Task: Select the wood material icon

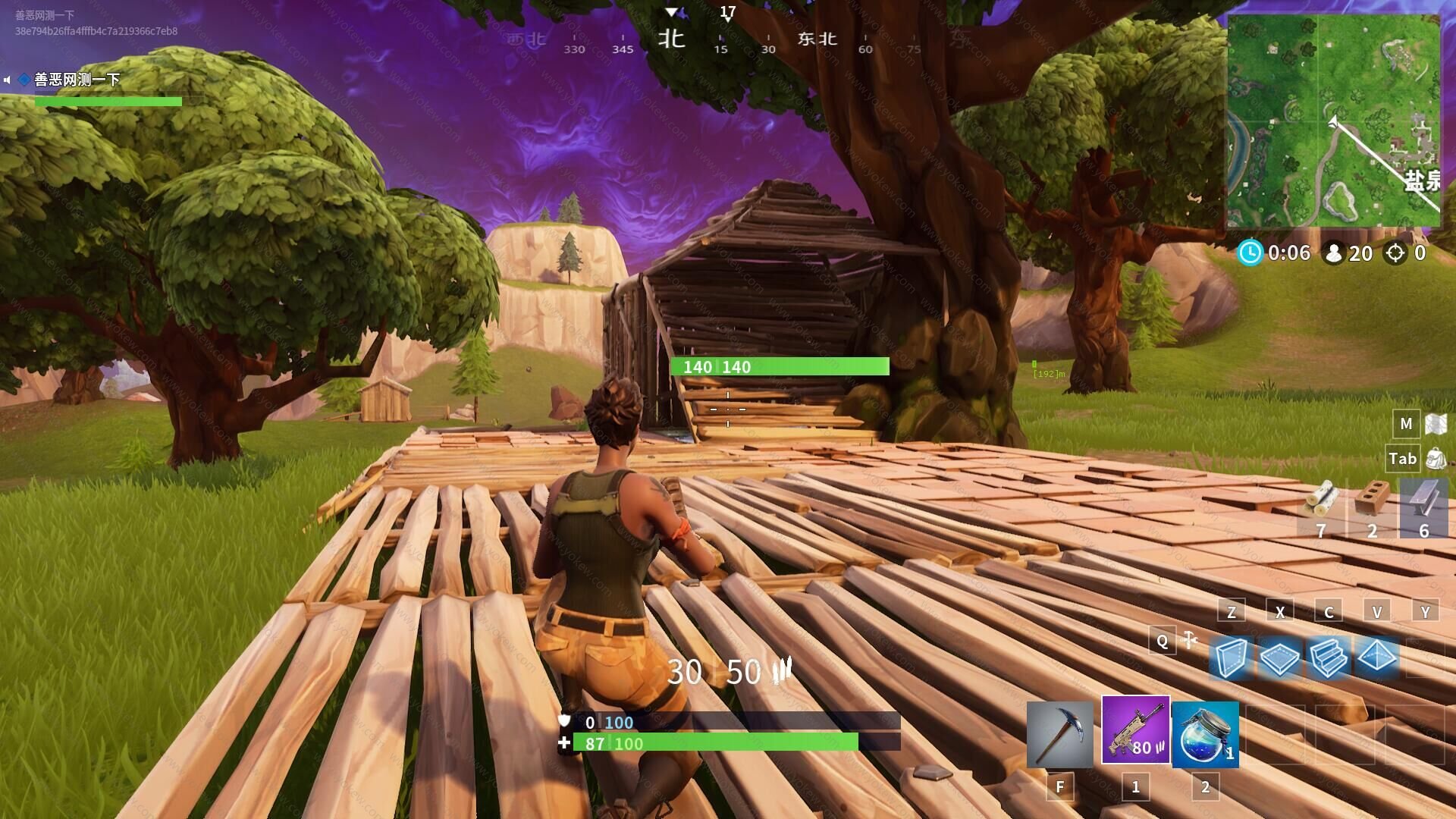Action: click(1322, 500)
